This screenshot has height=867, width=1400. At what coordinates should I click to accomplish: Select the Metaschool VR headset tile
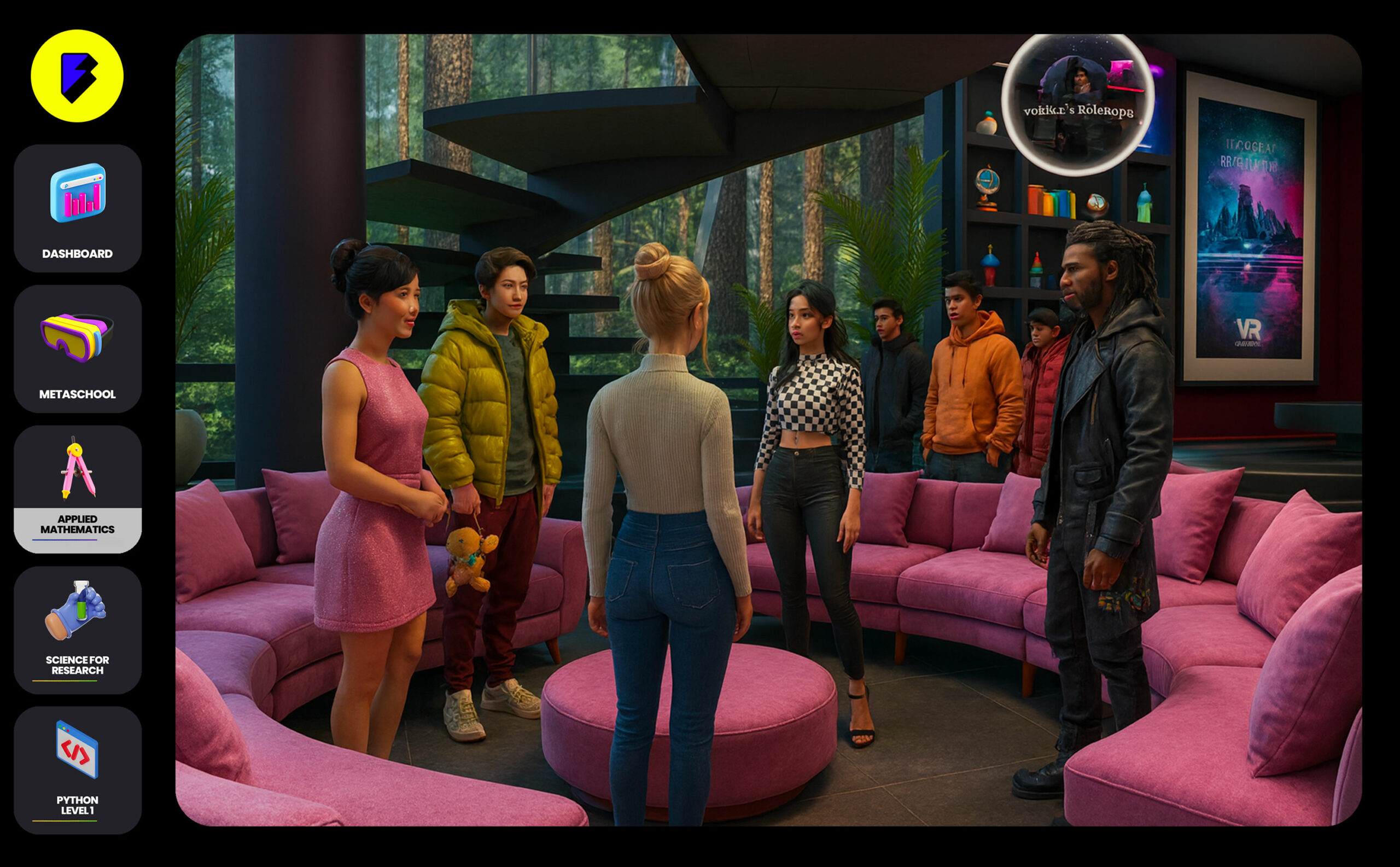[78, 348]
